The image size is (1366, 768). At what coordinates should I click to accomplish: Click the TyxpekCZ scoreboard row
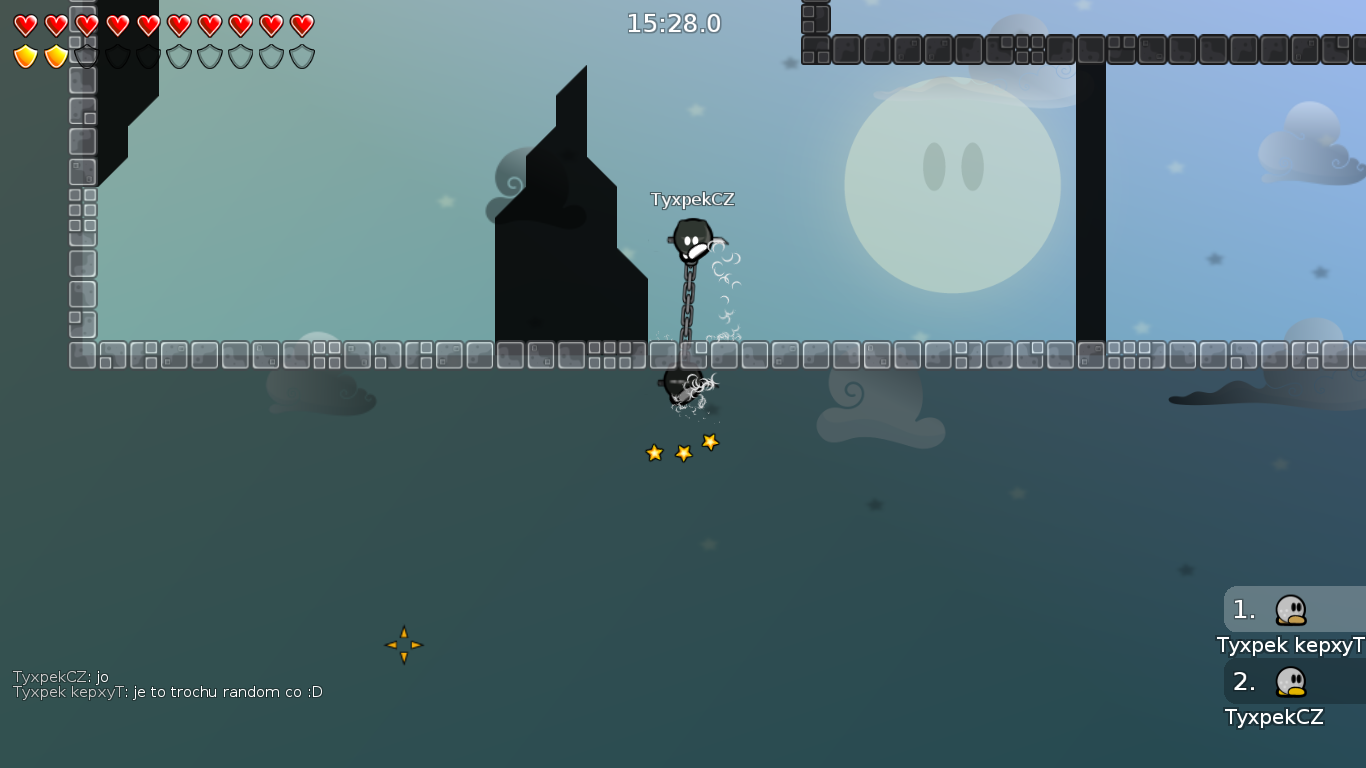click(x=1274, y=717)
